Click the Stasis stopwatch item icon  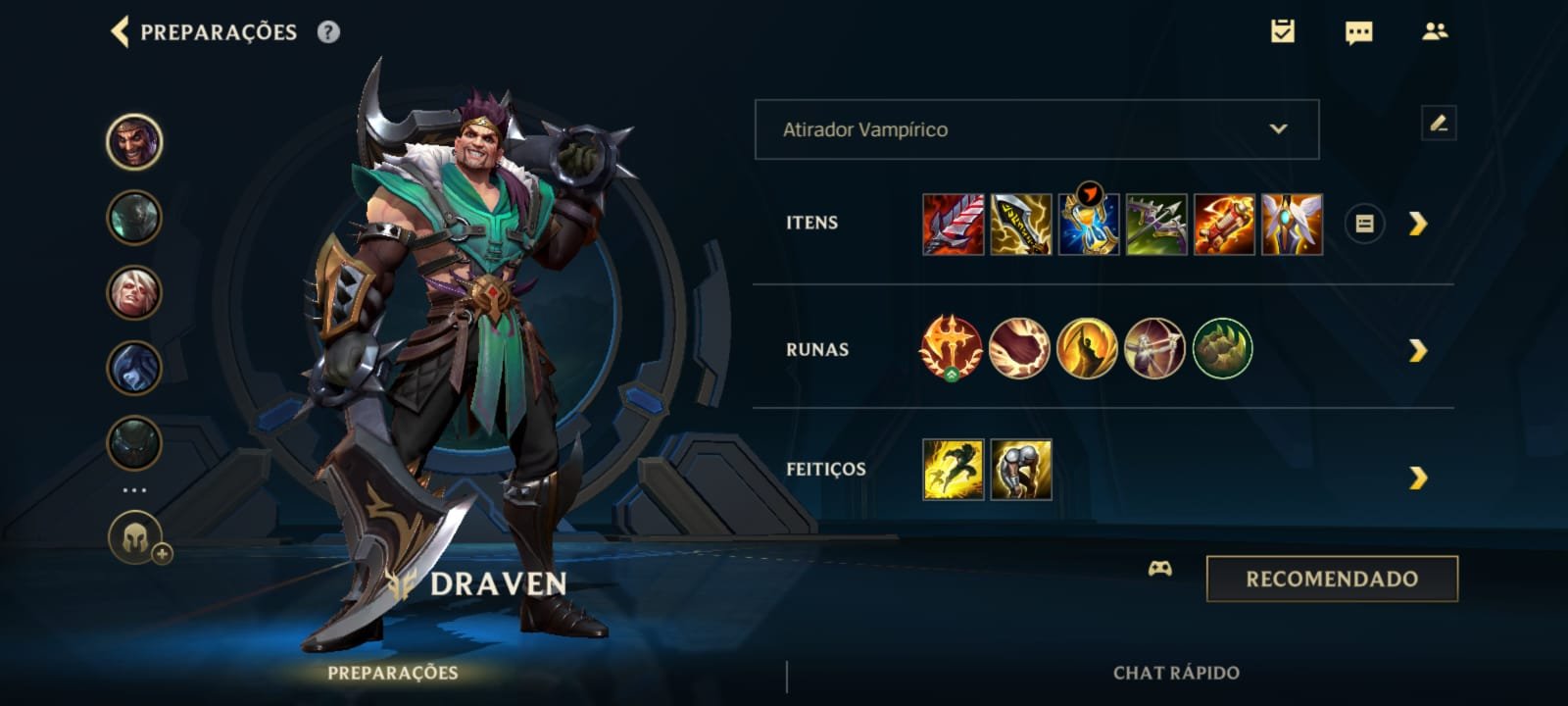click(1088, 224)
